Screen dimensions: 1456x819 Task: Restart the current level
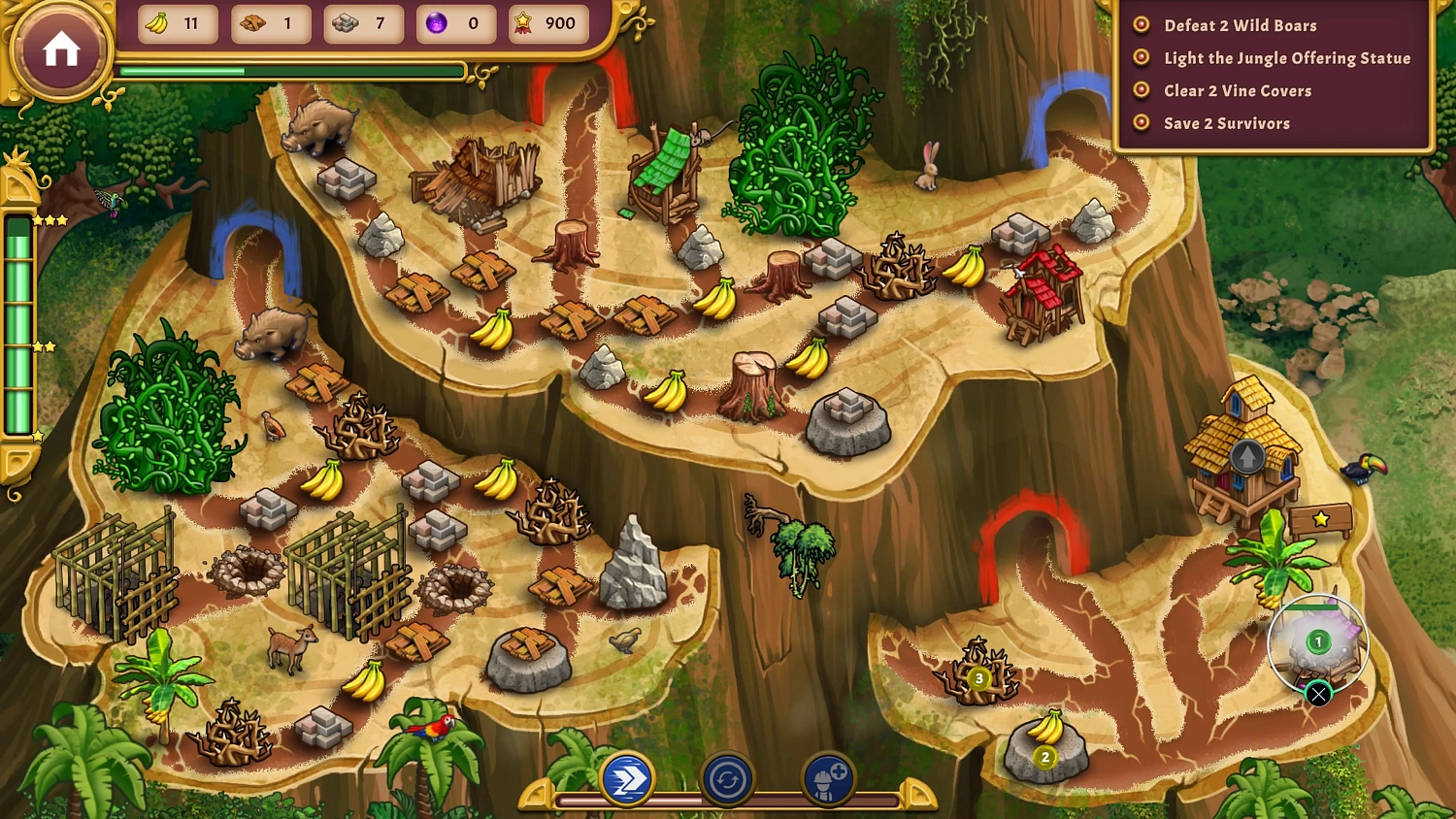click(728, 778)
